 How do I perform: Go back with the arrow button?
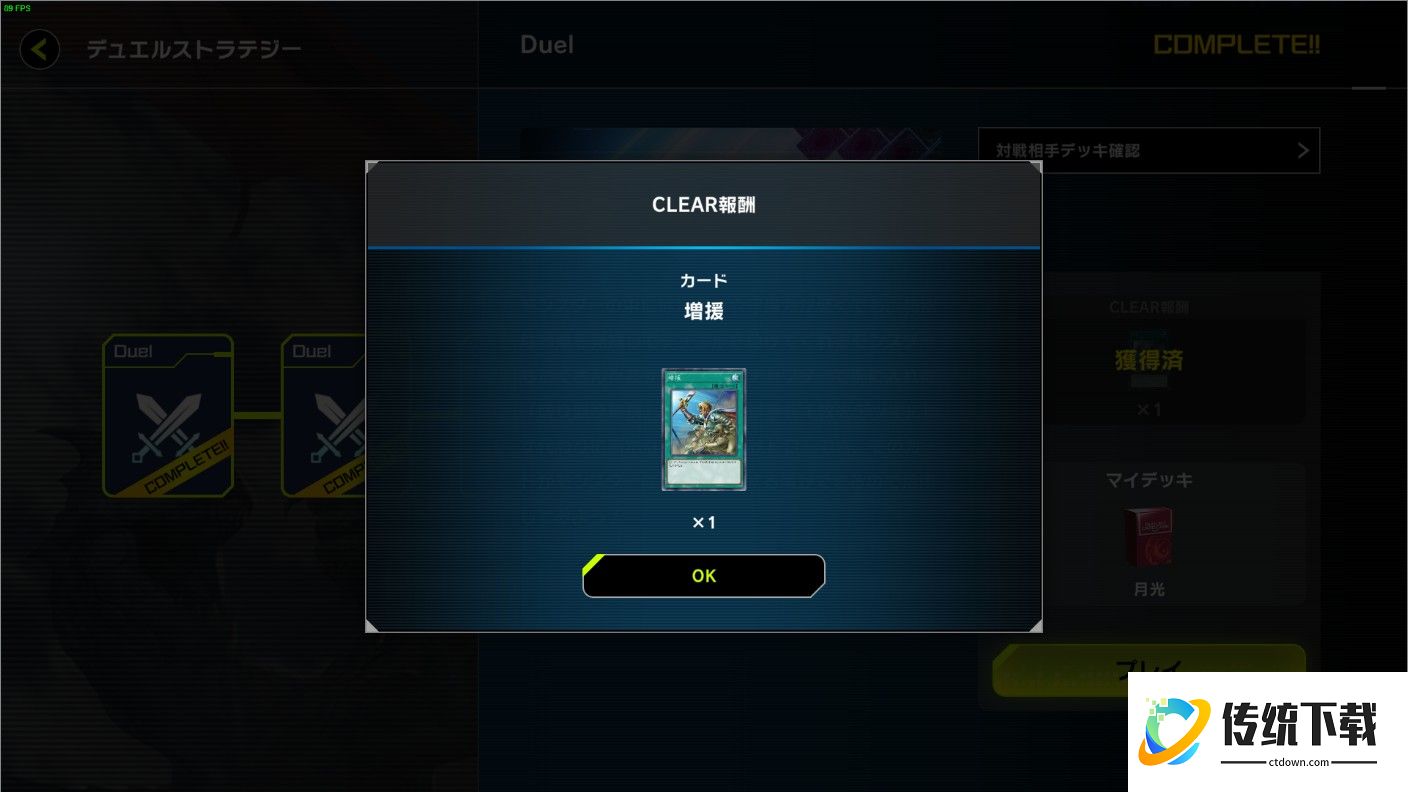coord(40,49)
